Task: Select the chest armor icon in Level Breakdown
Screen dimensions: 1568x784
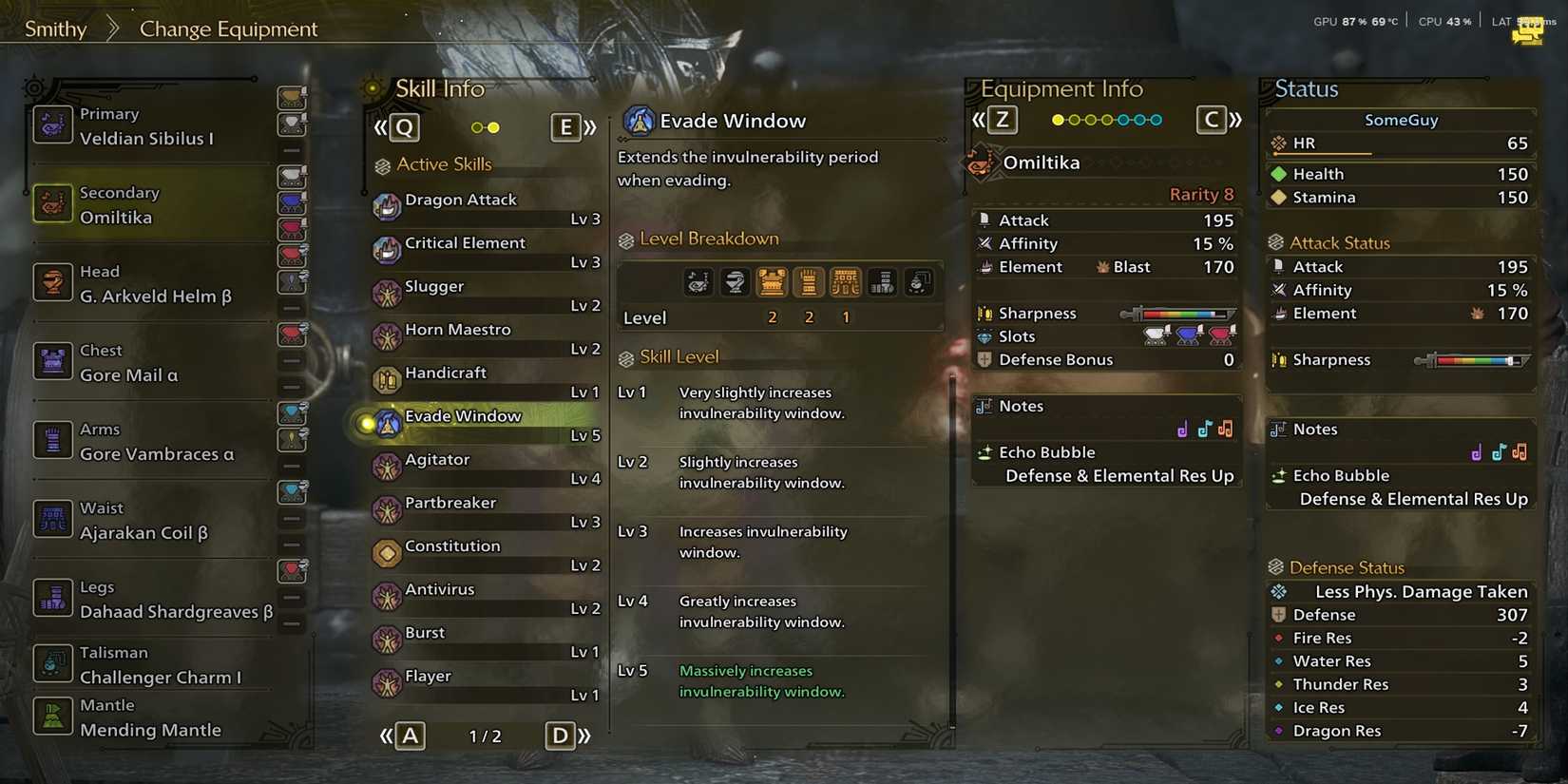Action: [772, 281]
